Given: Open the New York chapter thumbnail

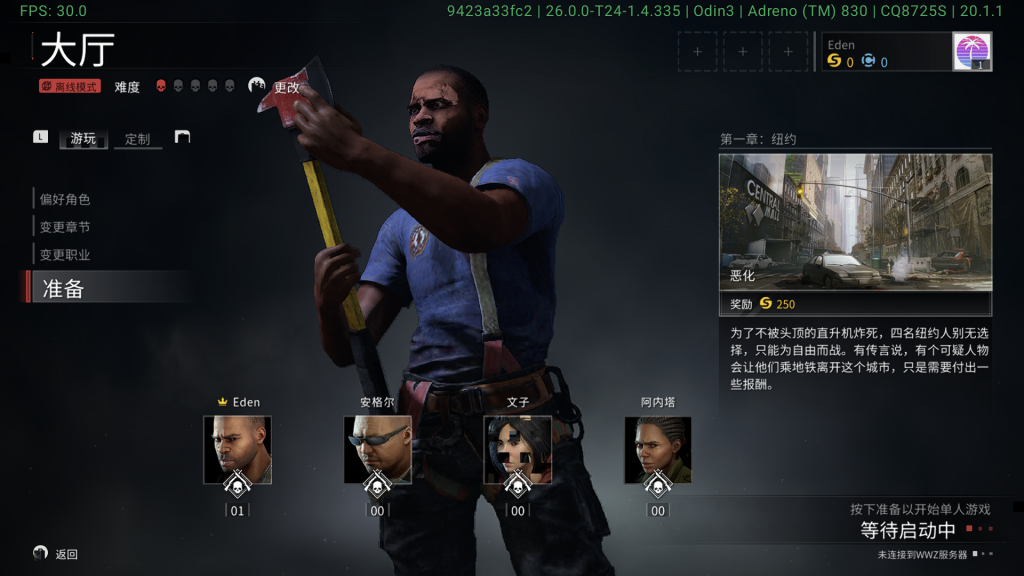Looking at the screenshot, I should click(855, 222).
